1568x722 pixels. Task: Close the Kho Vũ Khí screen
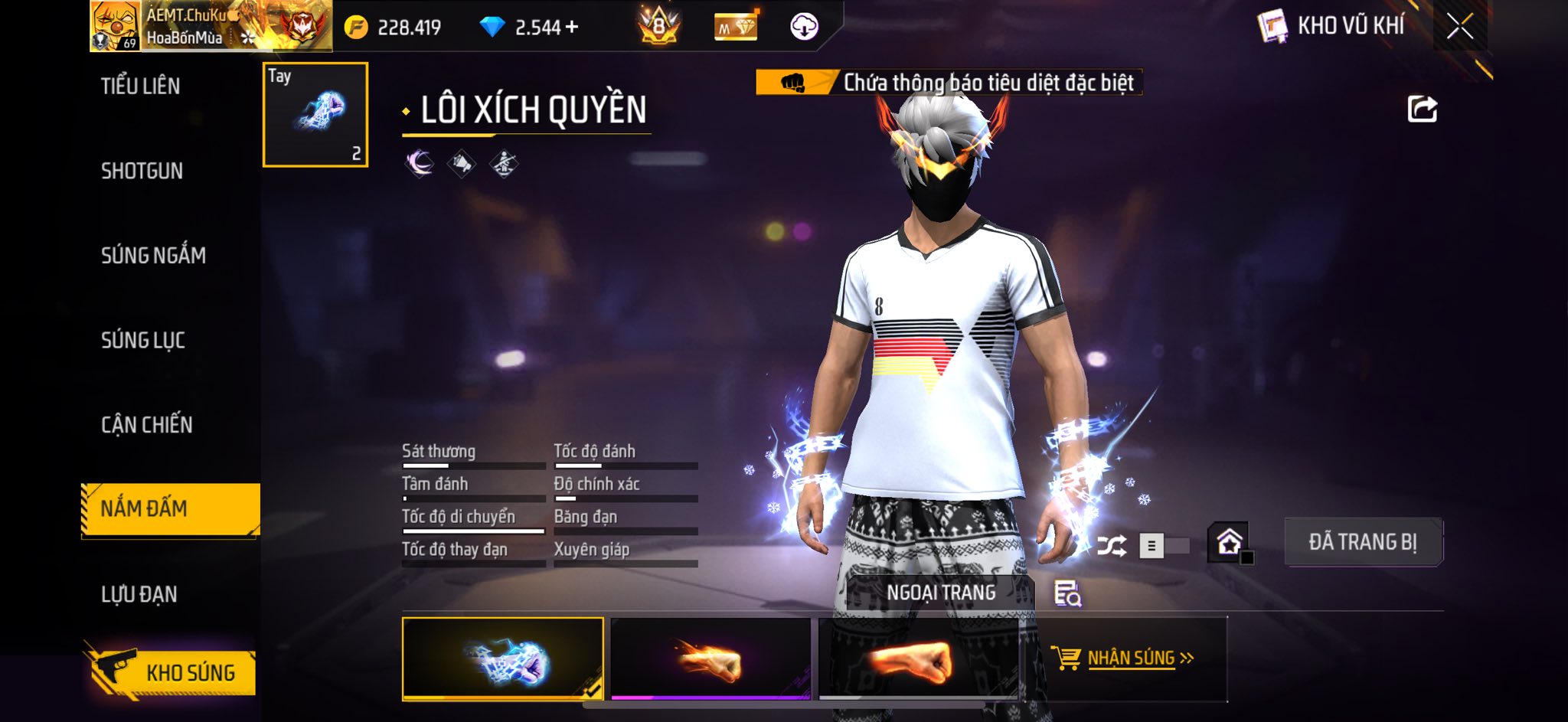pyautogui.click(x=1459, y=27)
